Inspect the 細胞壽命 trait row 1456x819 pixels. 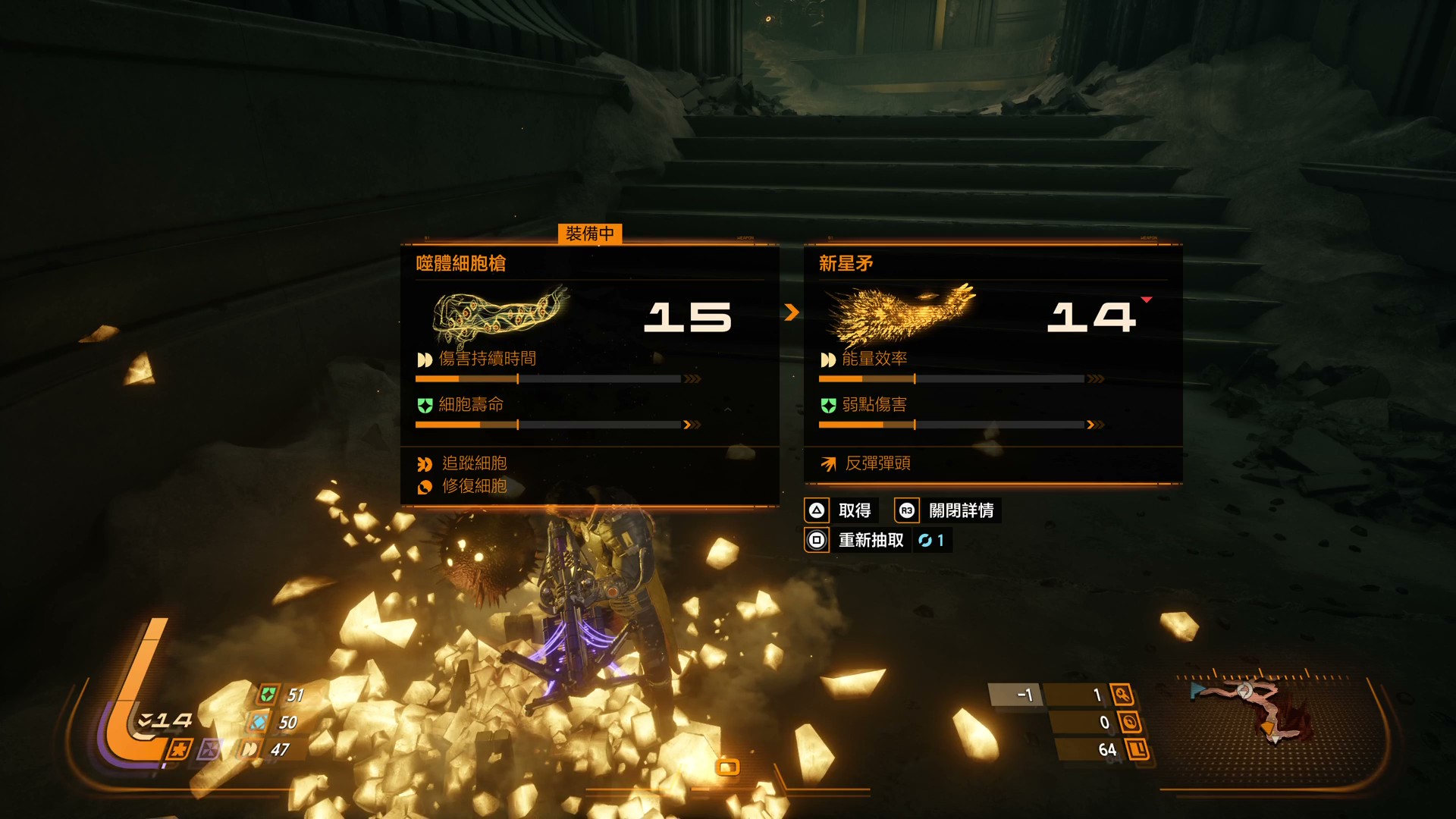pos(470,405)
